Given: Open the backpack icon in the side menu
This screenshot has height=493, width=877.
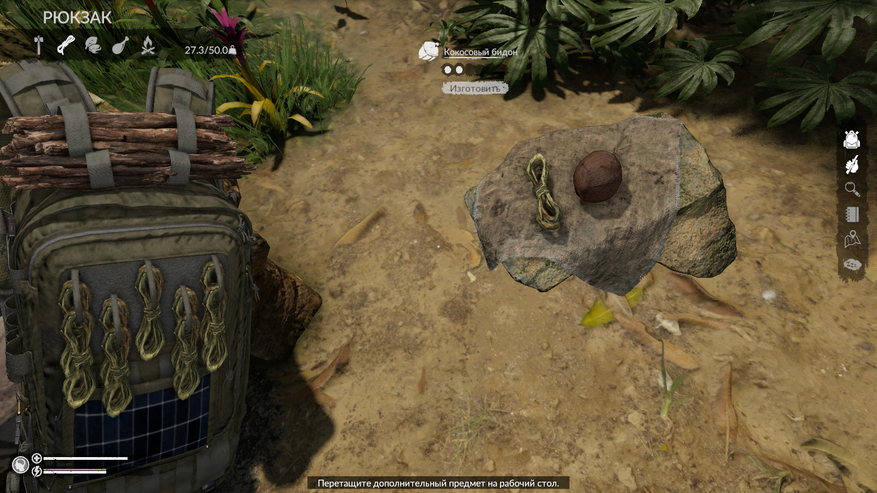Looking at the screenshot, I should [x=852, y=140].
